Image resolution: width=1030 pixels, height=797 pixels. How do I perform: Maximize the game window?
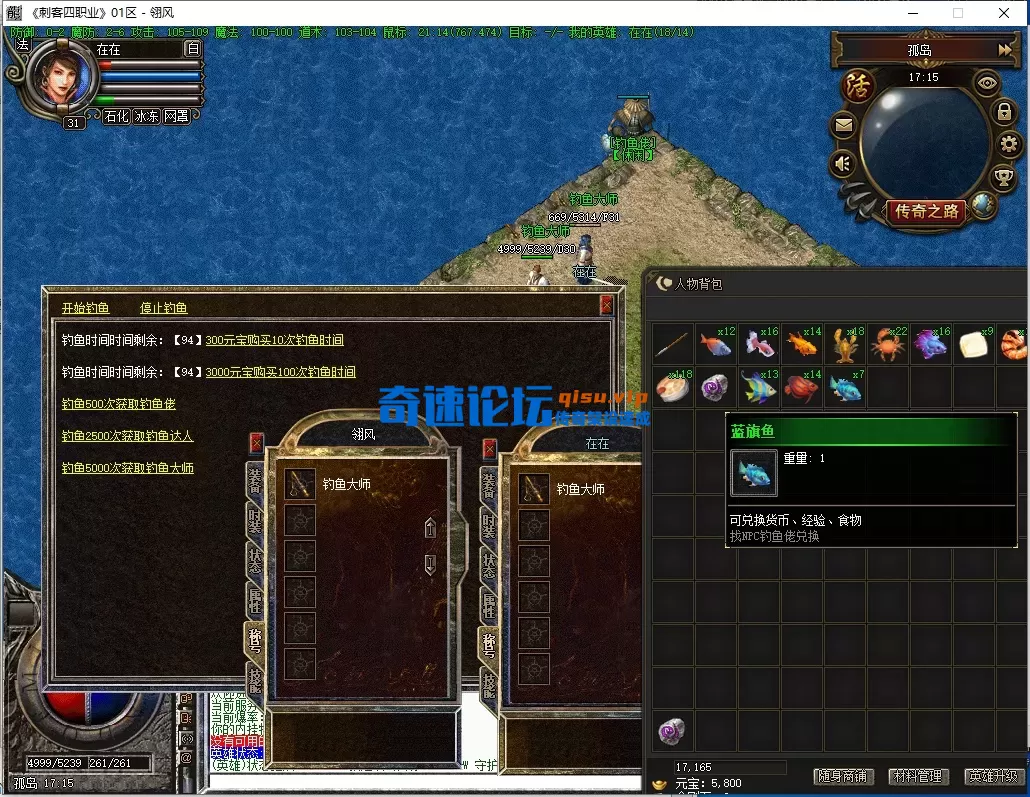point(957,13)
